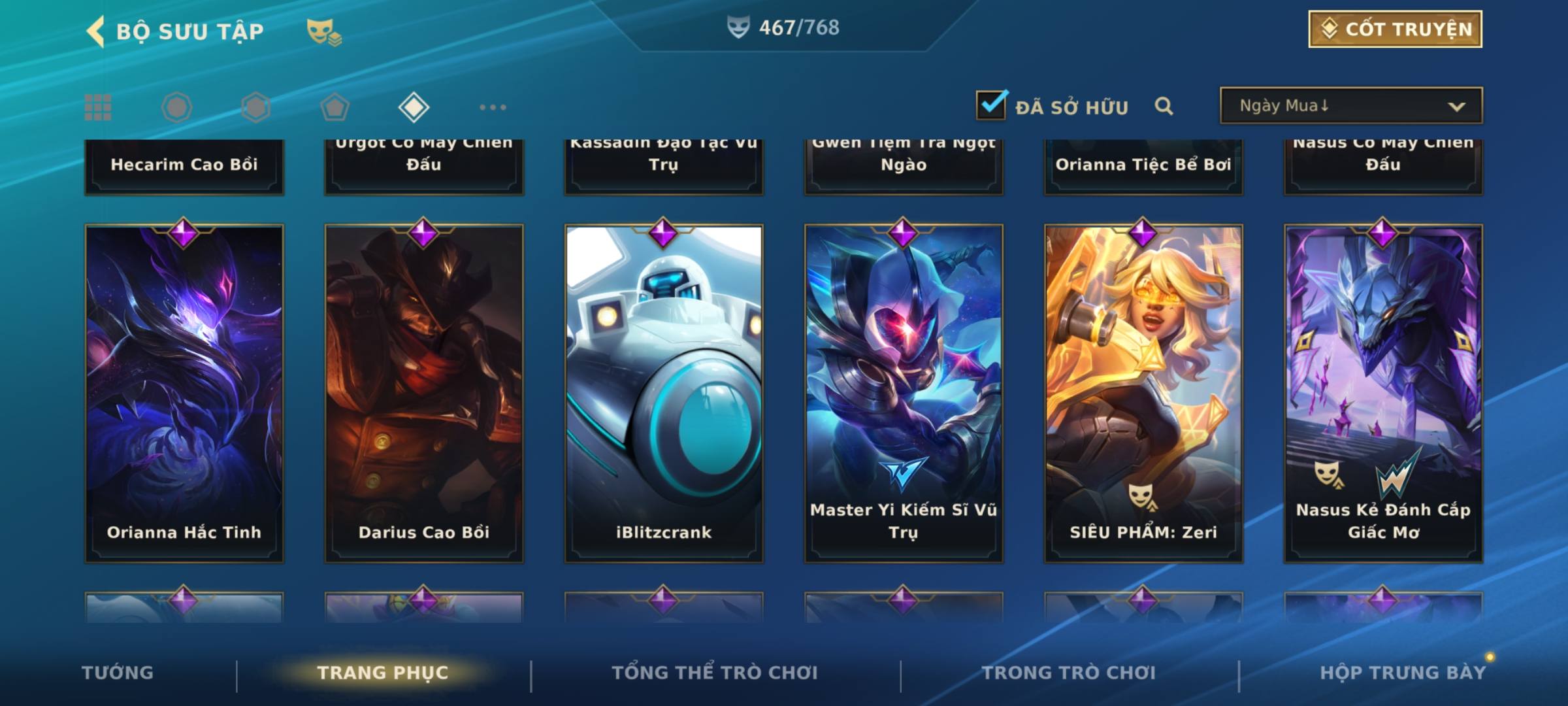1568x706 pixels.
Task: Pick Nasus Kẻ Đánh Cắp Giấc Mơ
Action: coord(1383,392)
